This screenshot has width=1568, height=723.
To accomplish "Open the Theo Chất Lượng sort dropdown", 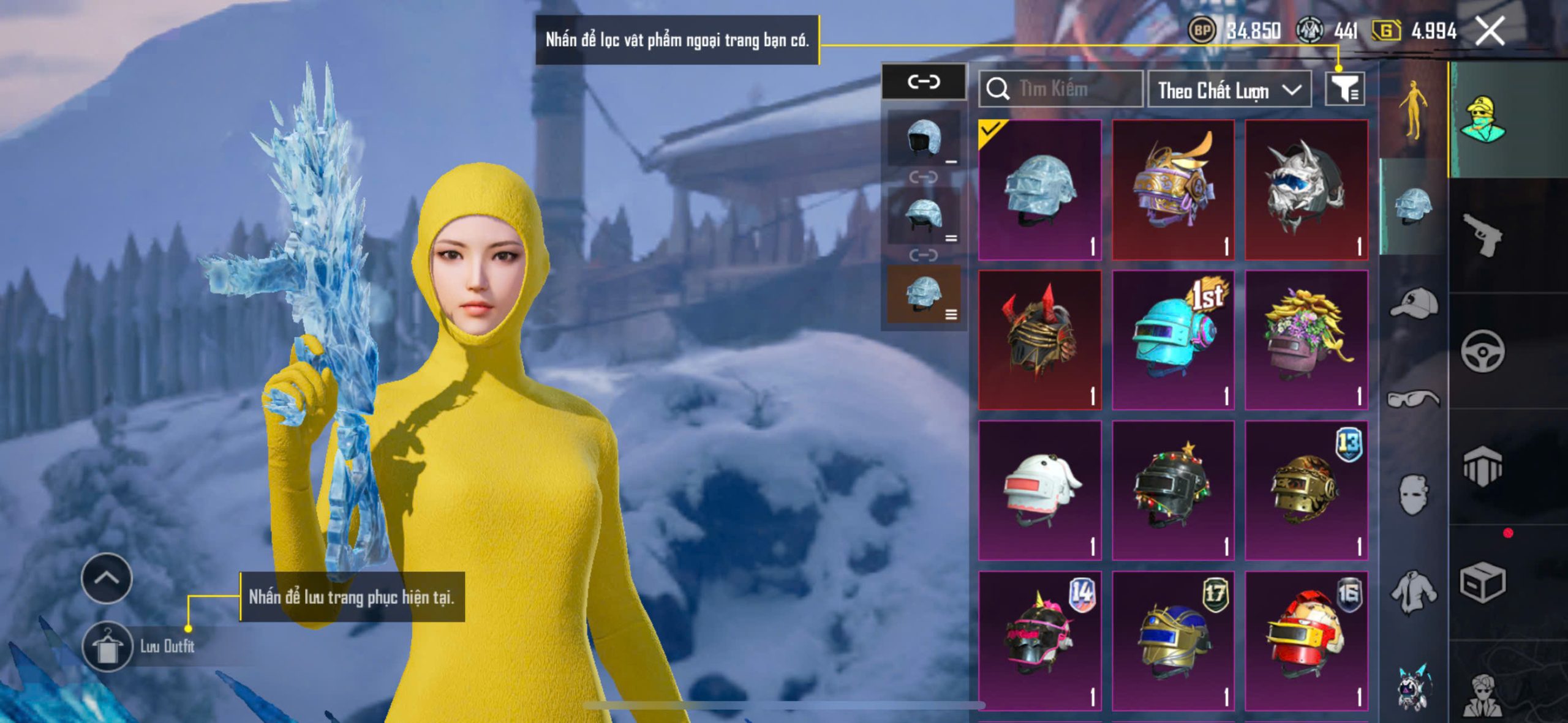I will [1229, 91].
